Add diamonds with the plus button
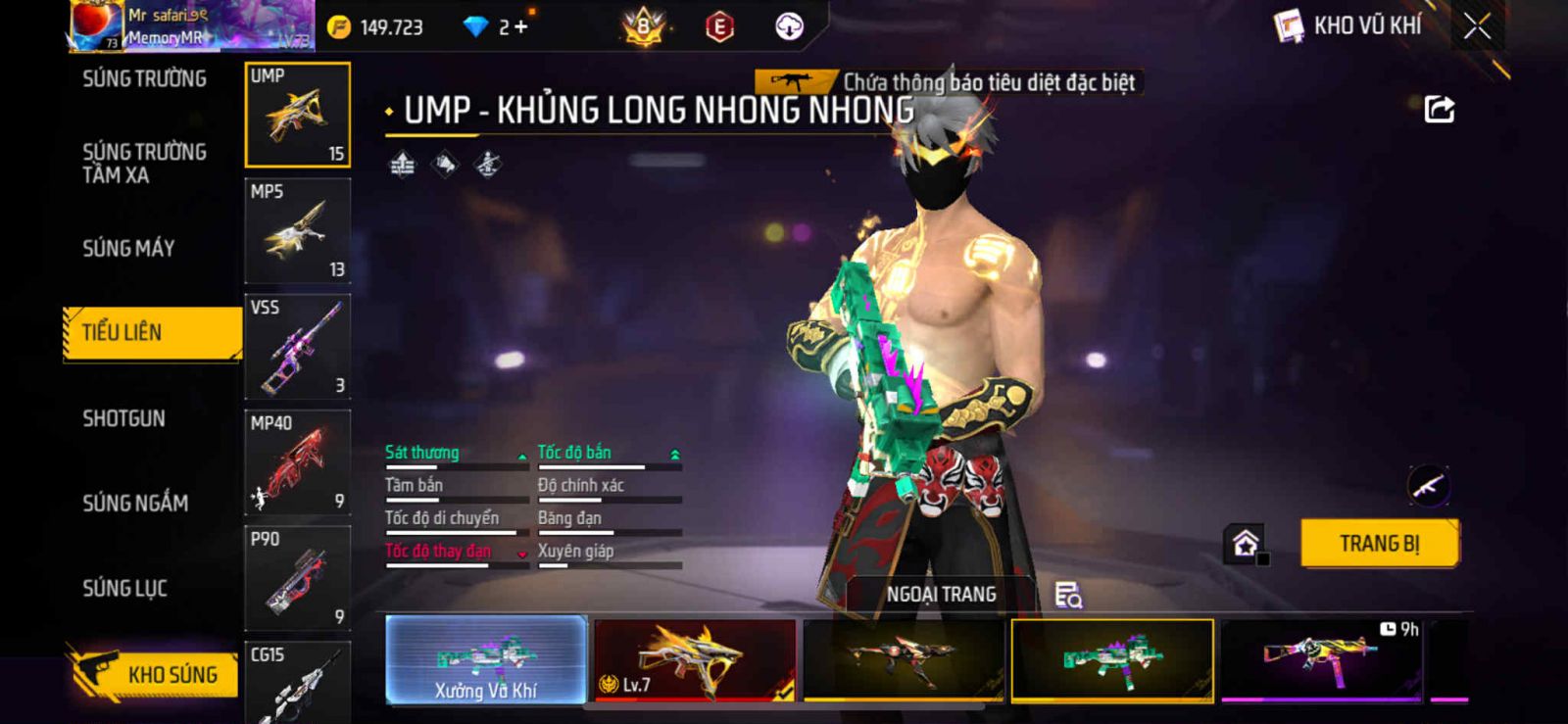This screenshot has width=1568, height=724. (520, 27)
